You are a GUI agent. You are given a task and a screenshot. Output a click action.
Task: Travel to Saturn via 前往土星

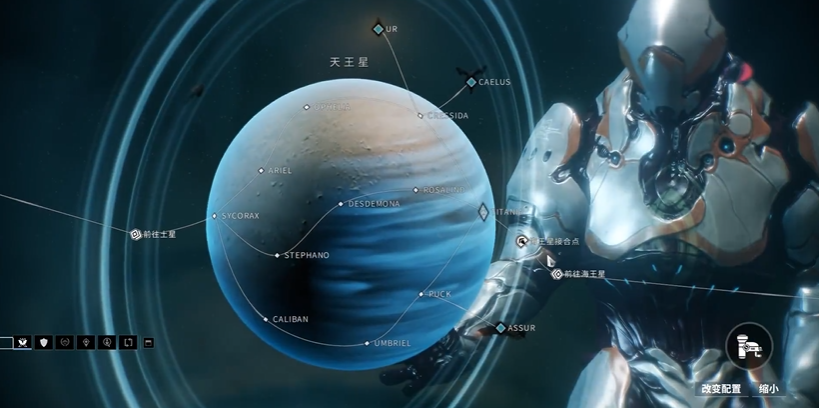(x=136, y=234)
